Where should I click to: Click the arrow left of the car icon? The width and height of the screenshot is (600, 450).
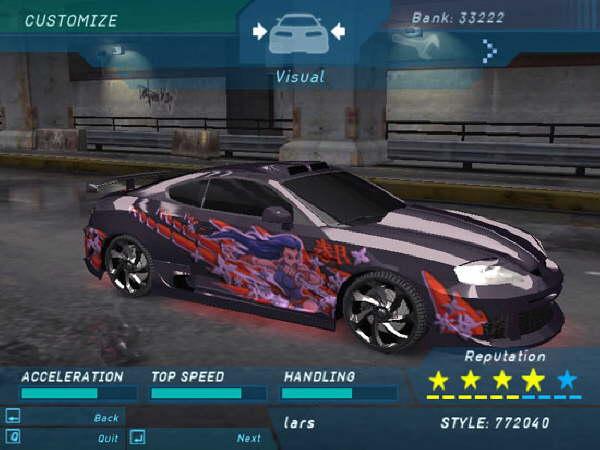click(x=260, y=32)
